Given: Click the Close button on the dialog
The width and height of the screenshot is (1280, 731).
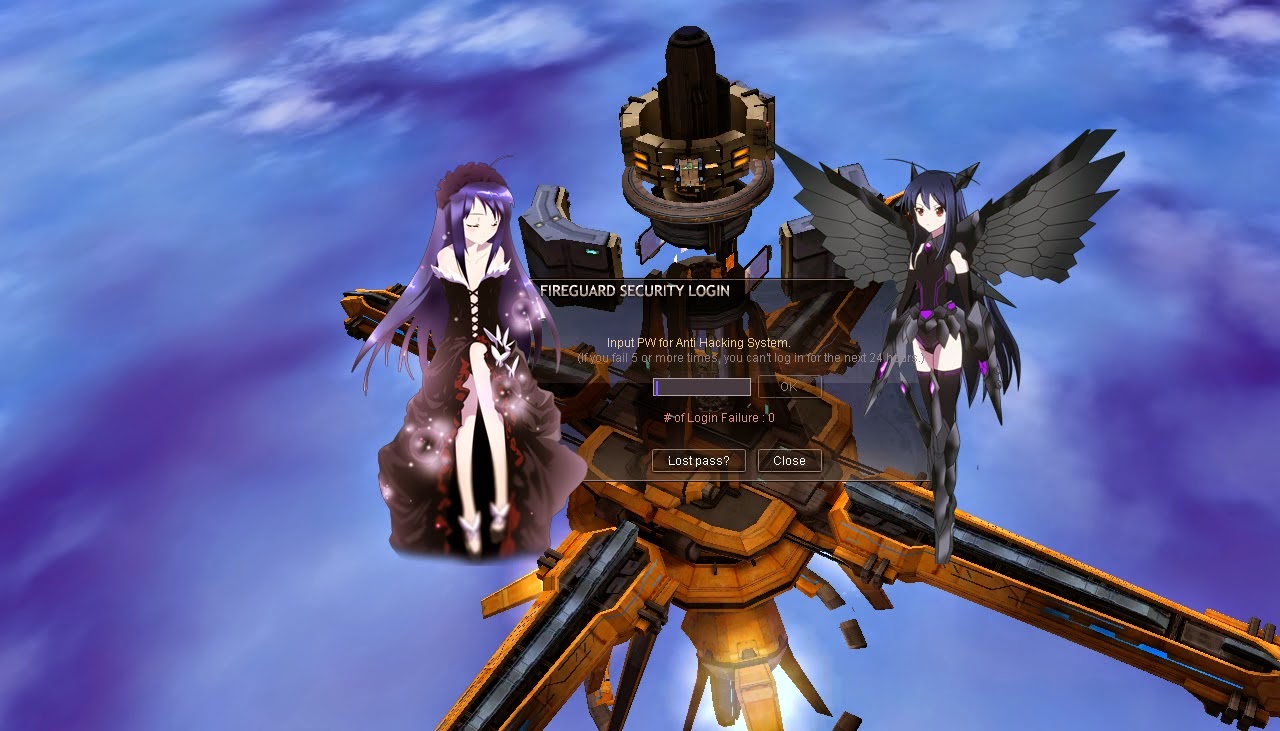Looking at the screenshot, I should click(789, 461).
